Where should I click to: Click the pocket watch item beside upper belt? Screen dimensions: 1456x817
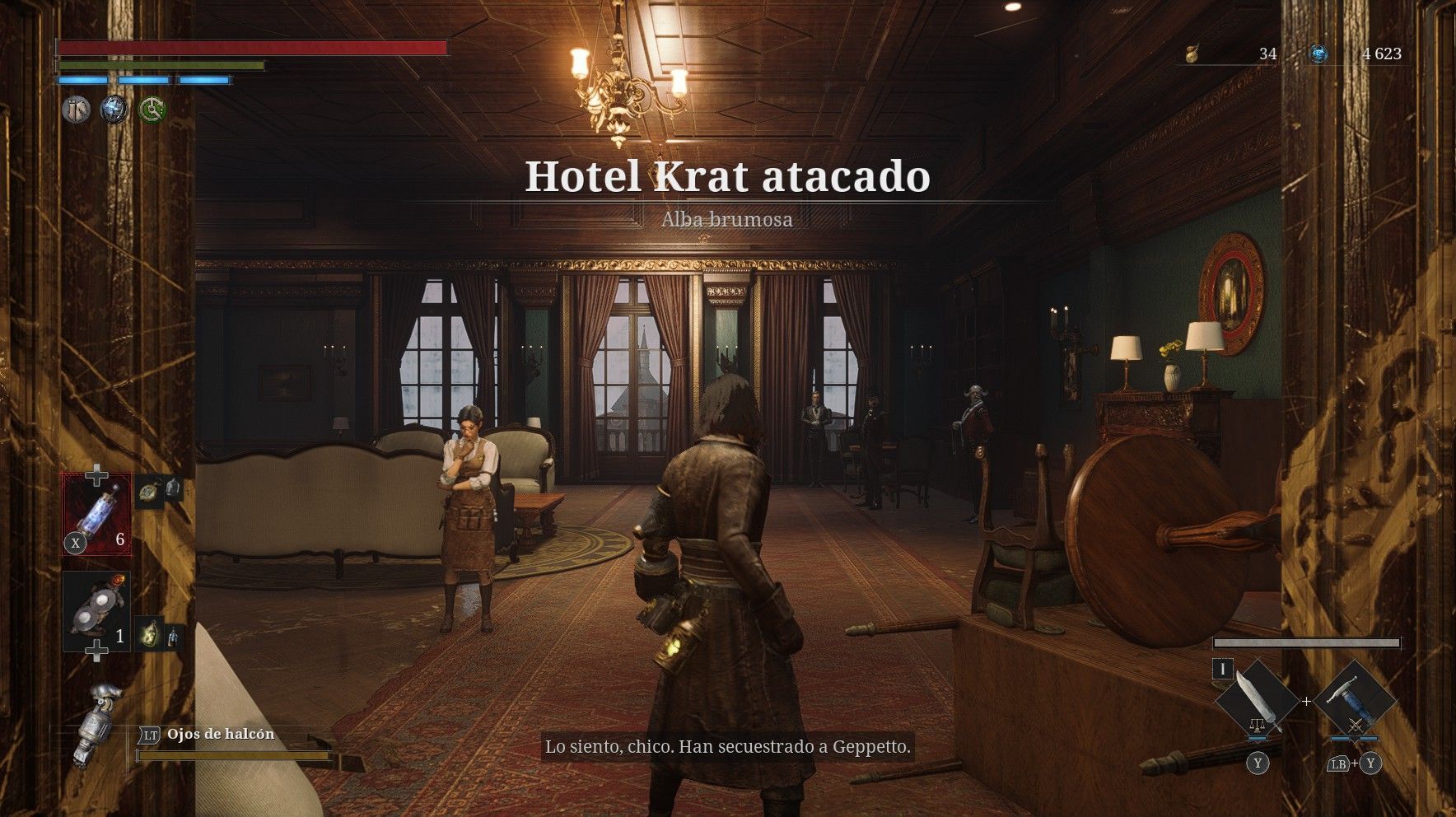pos(148,491)
